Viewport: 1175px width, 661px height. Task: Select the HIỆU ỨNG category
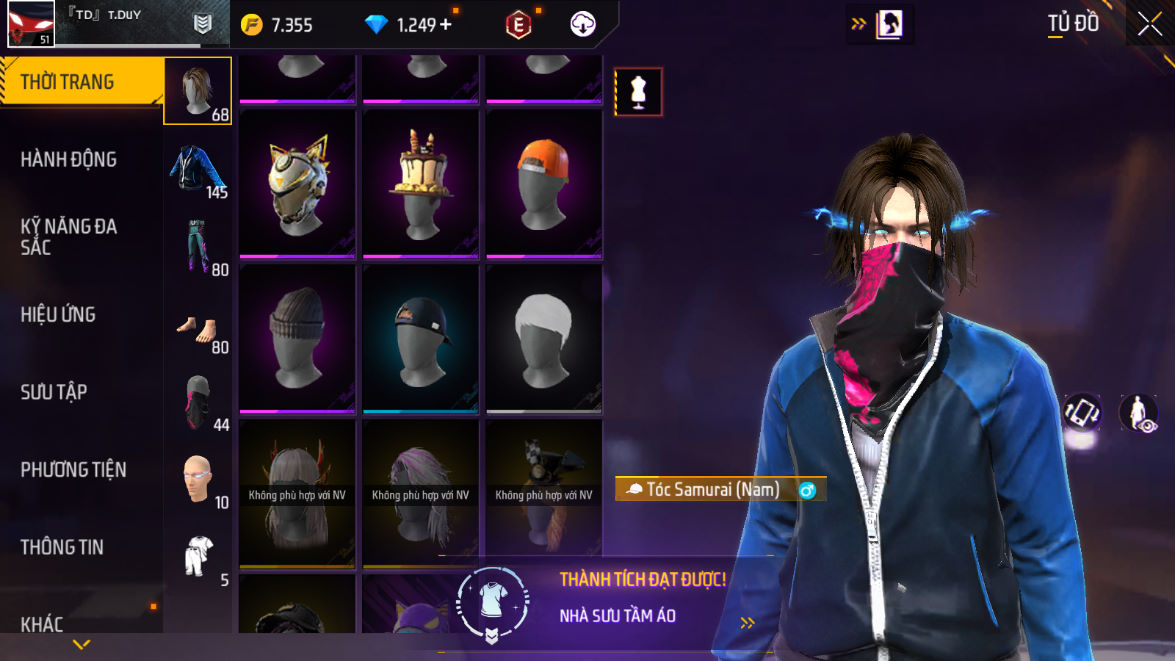58,314
